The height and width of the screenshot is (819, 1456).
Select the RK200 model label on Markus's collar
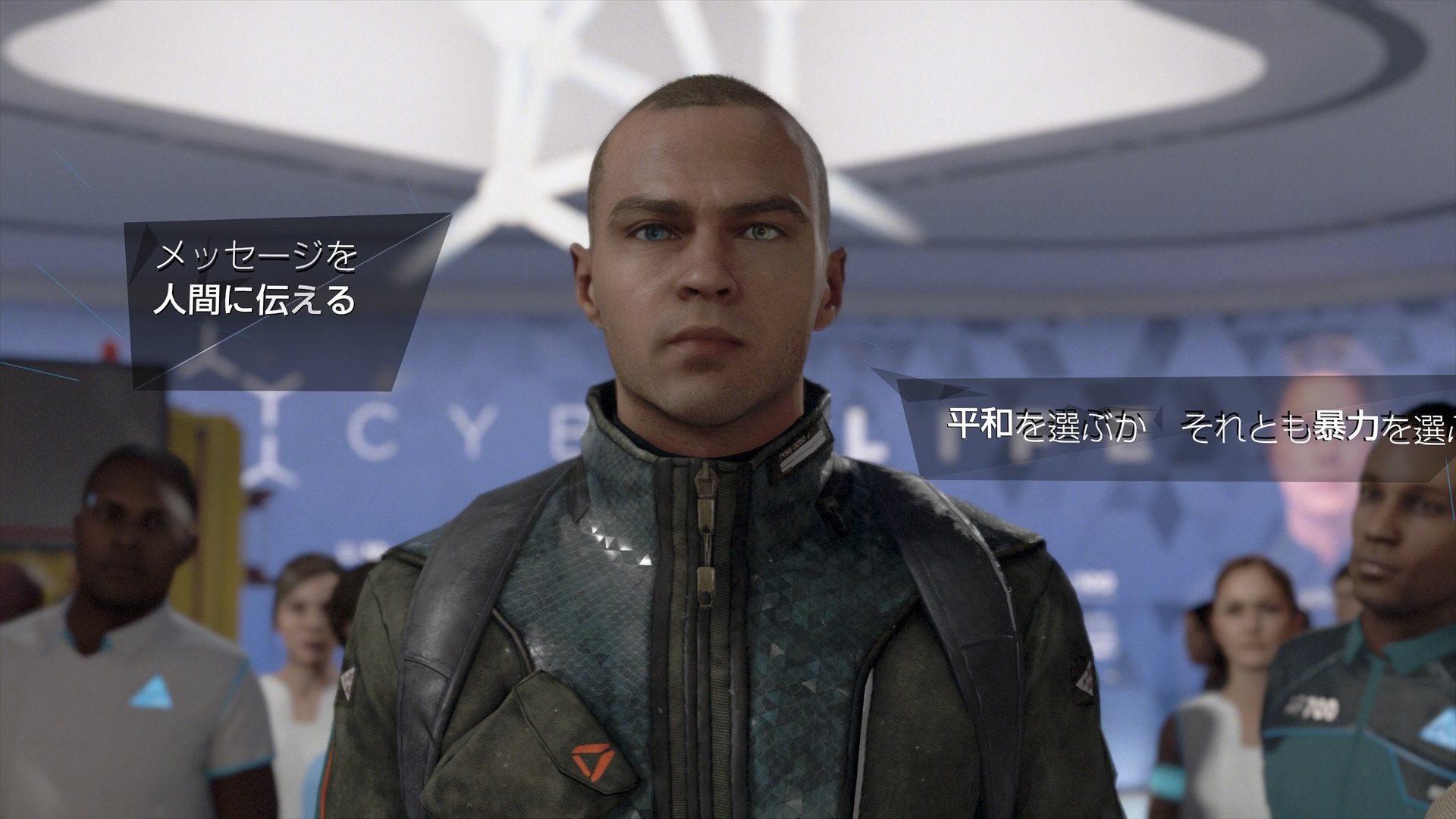coord(796,447)
